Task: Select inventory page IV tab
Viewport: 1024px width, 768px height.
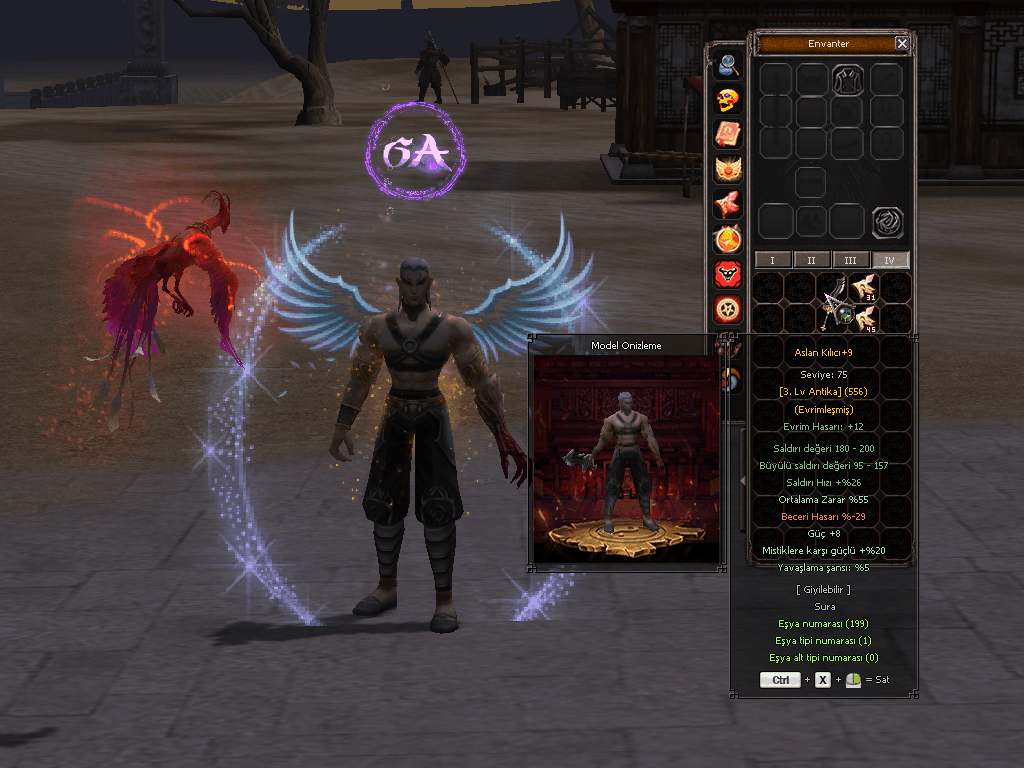Action: click(890, 260)
